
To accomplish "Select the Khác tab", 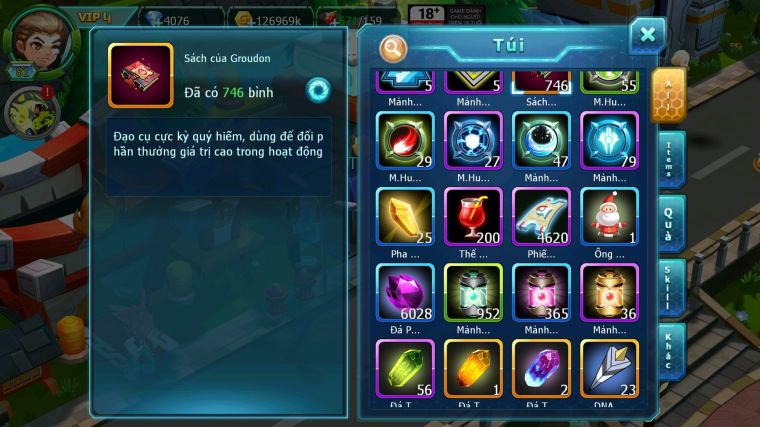I will point(670,349).
